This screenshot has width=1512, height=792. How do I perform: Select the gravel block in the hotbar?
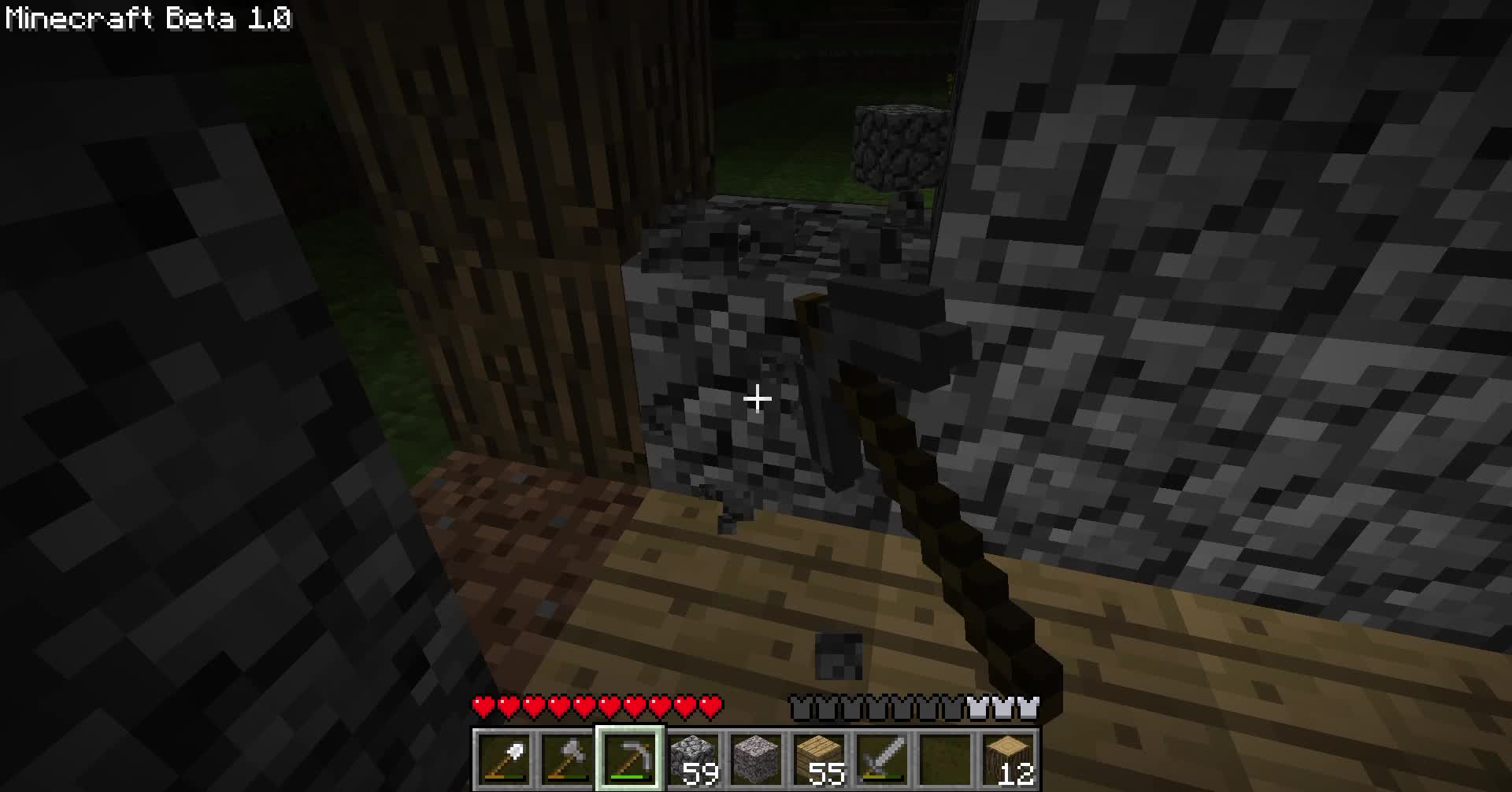pos(754,756)
